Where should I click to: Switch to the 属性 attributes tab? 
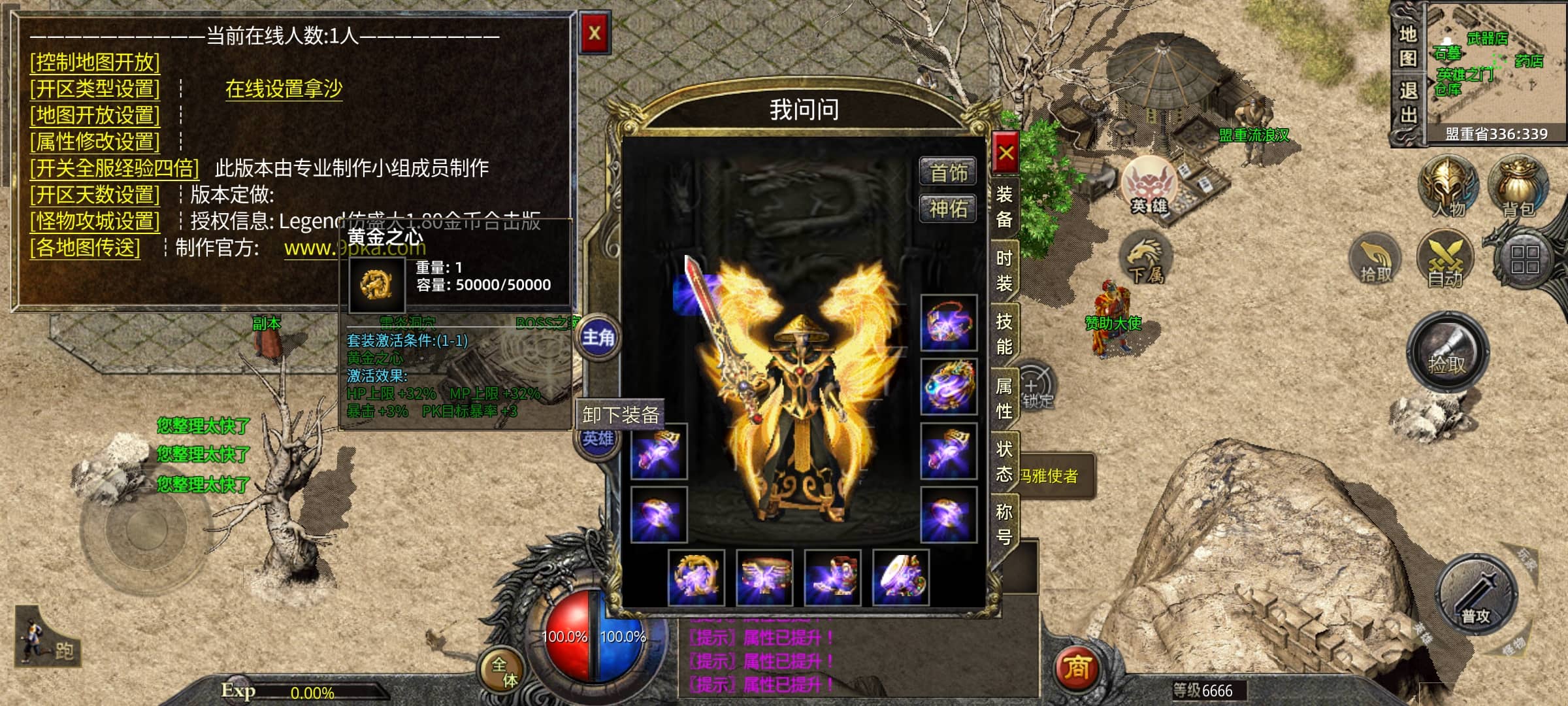pos(1004,397)
